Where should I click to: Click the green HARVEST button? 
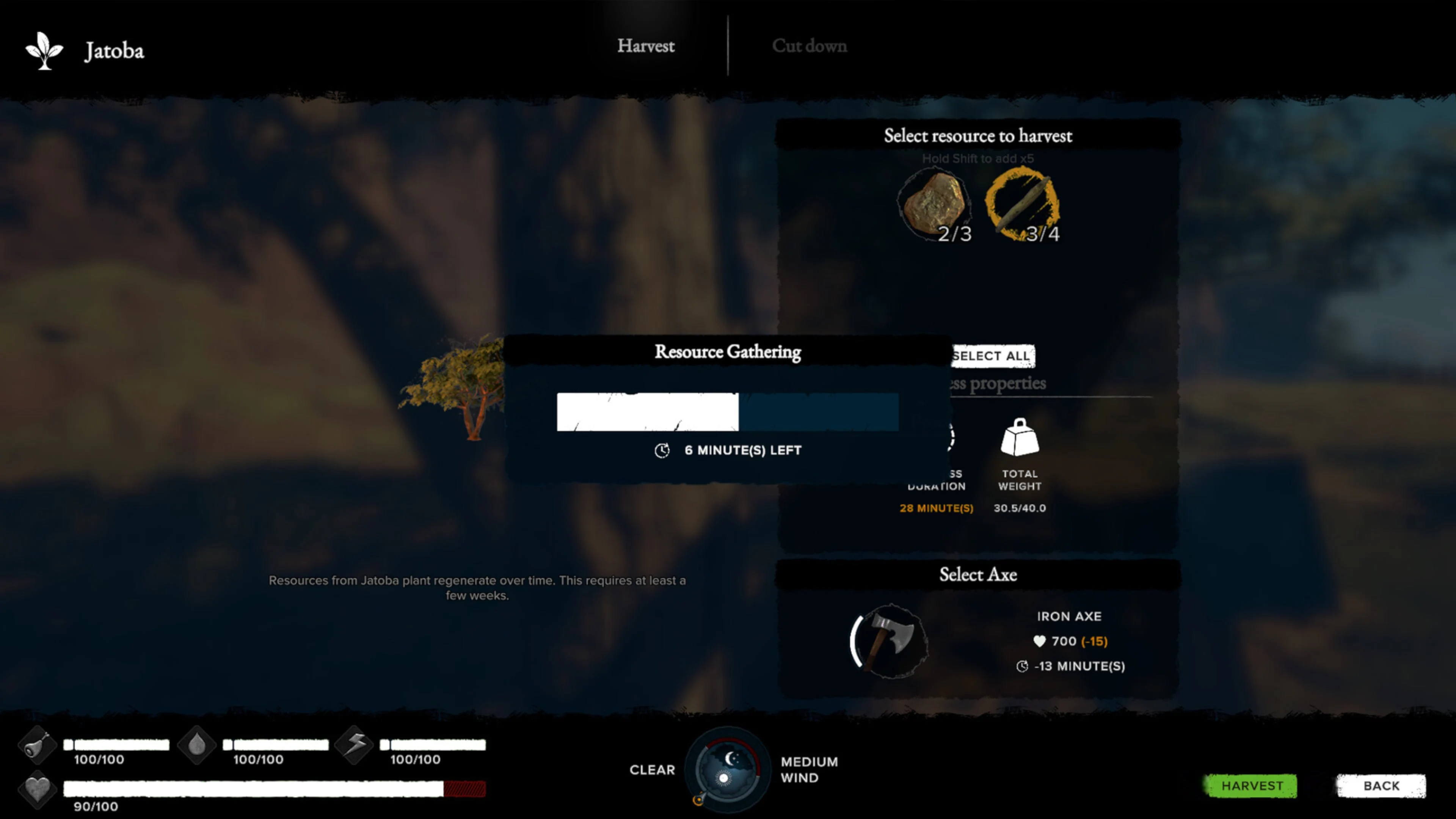point(1251,785)
